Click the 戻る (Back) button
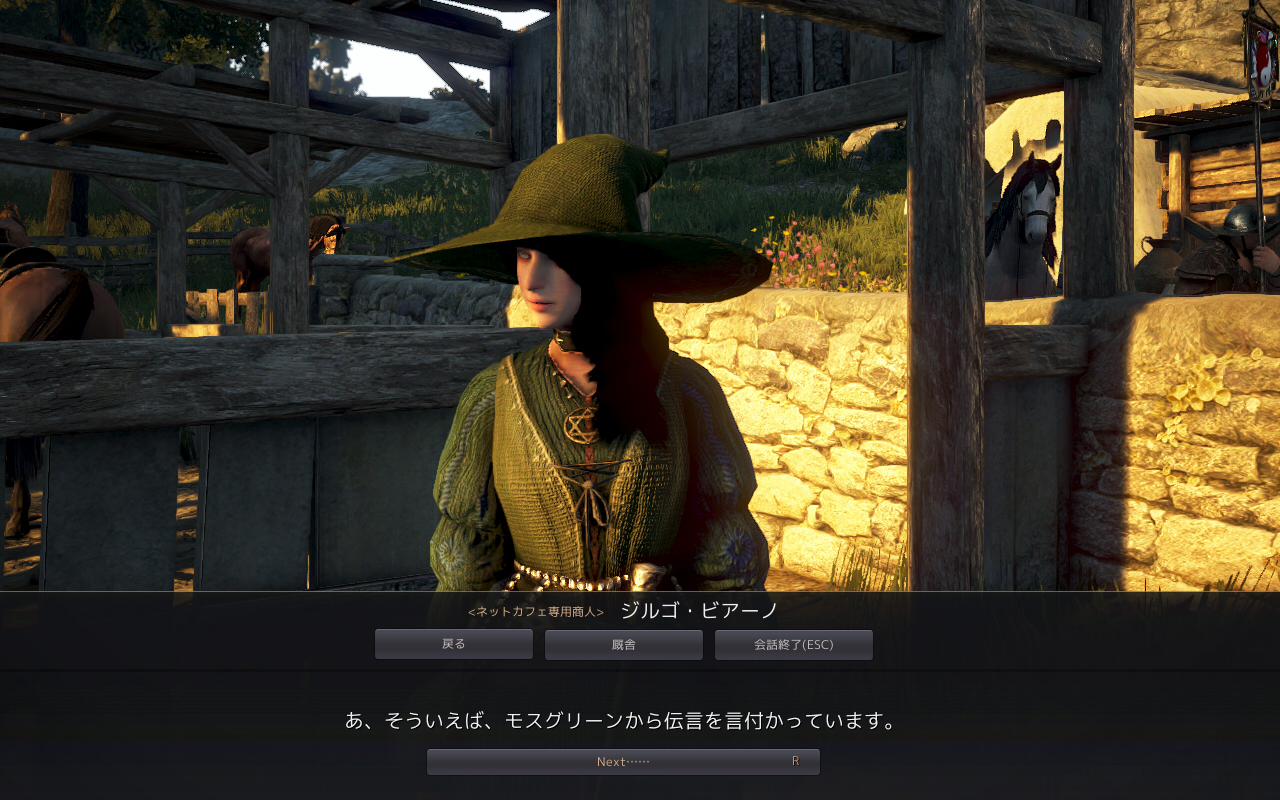Image resolution: width=1280 pixels, height=800 pixels. pyautogui.click(x=453, y=644)
